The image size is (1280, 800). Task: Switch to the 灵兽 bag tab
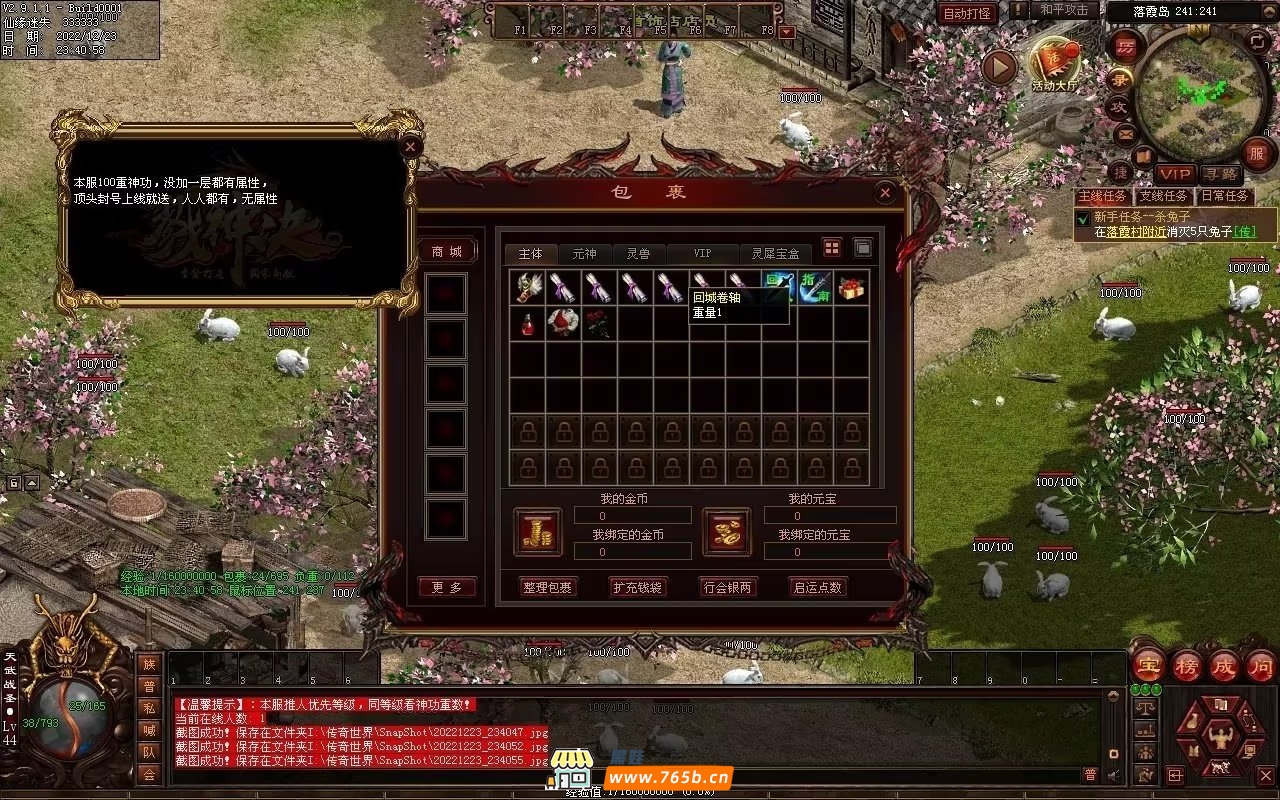[638, 254]
